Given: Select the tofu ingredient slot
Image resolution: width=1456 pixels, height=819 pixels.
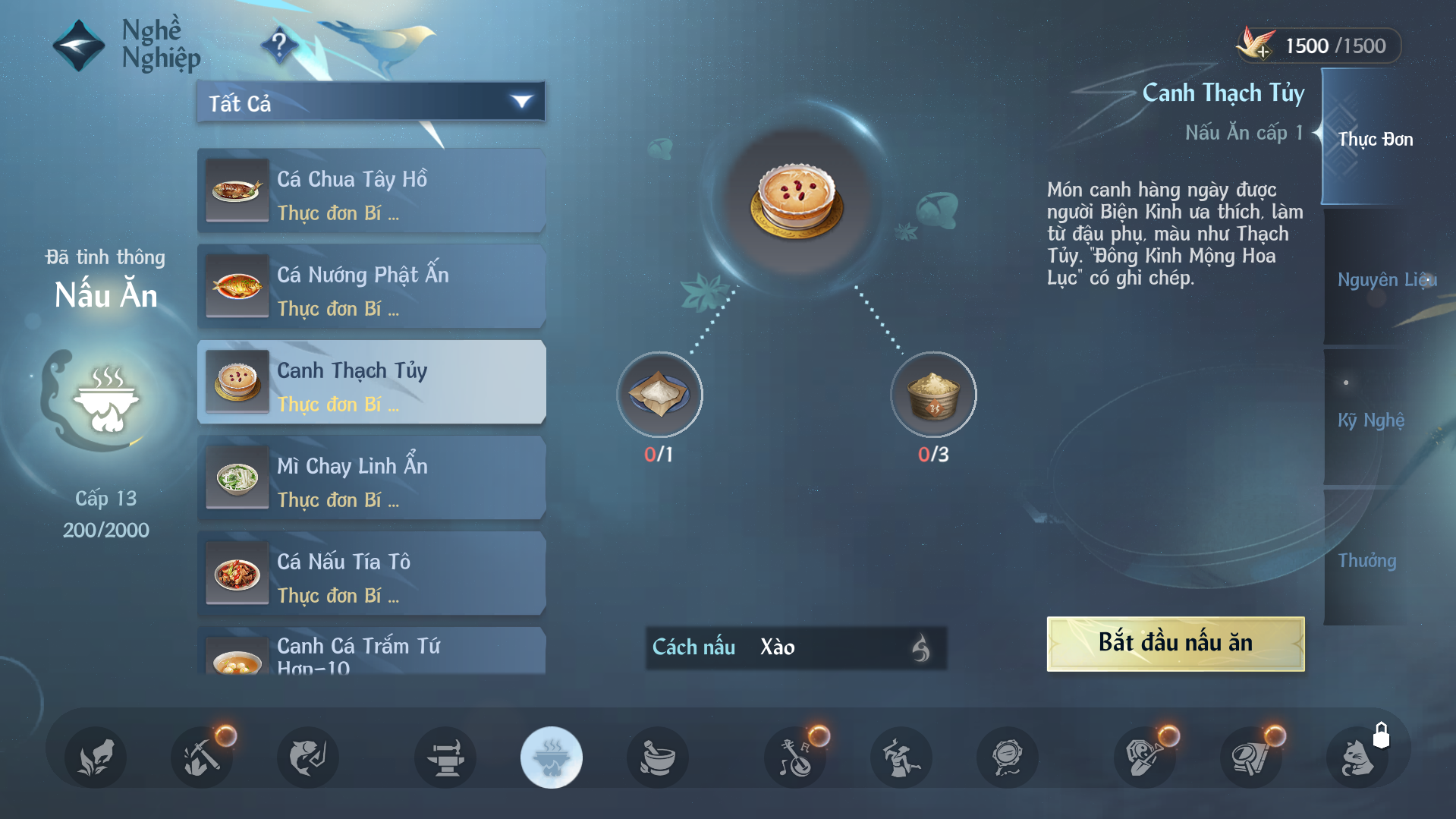Looking at the screenshot, I should [x=659, y=395].
